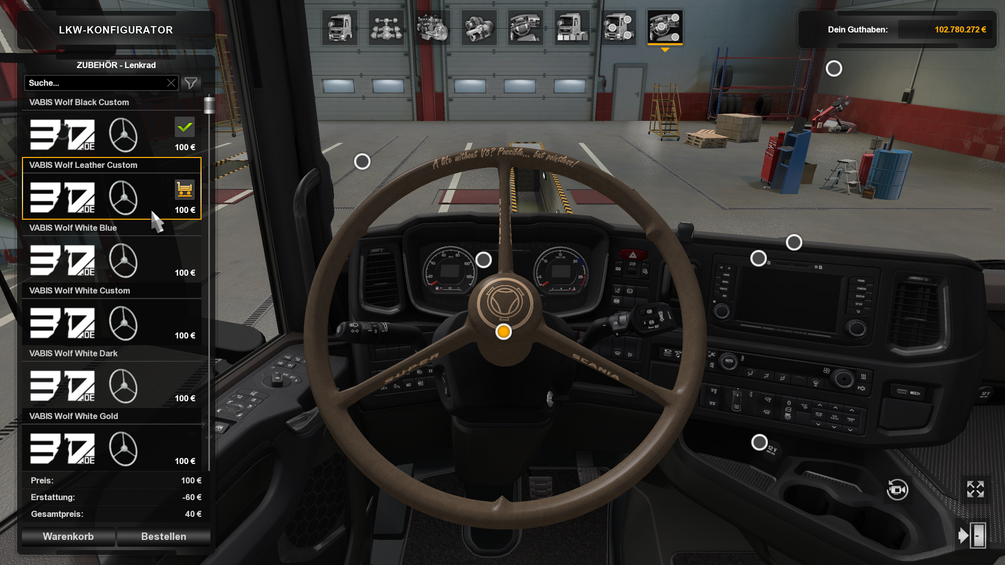
Task: Reset the camera view
Action: 897,489
